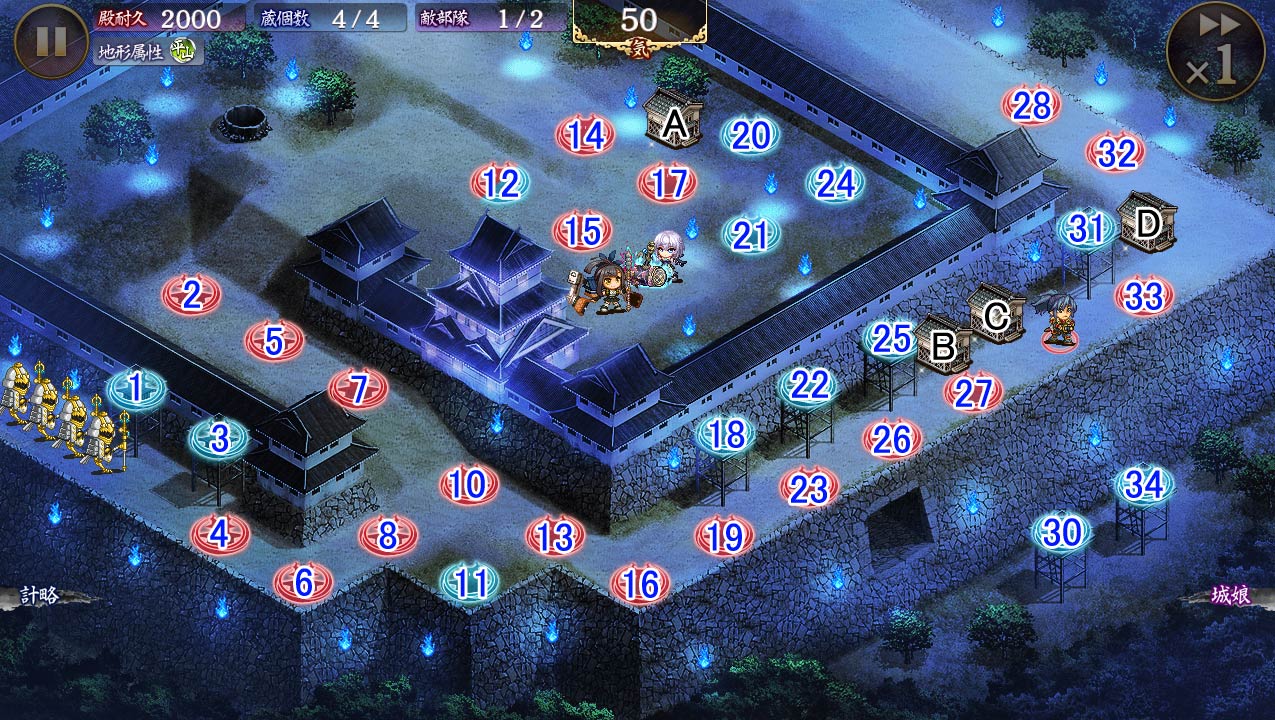Pick placement tile 10
1275x720 pixels.
pyautogui.click(x=469, y=485)
